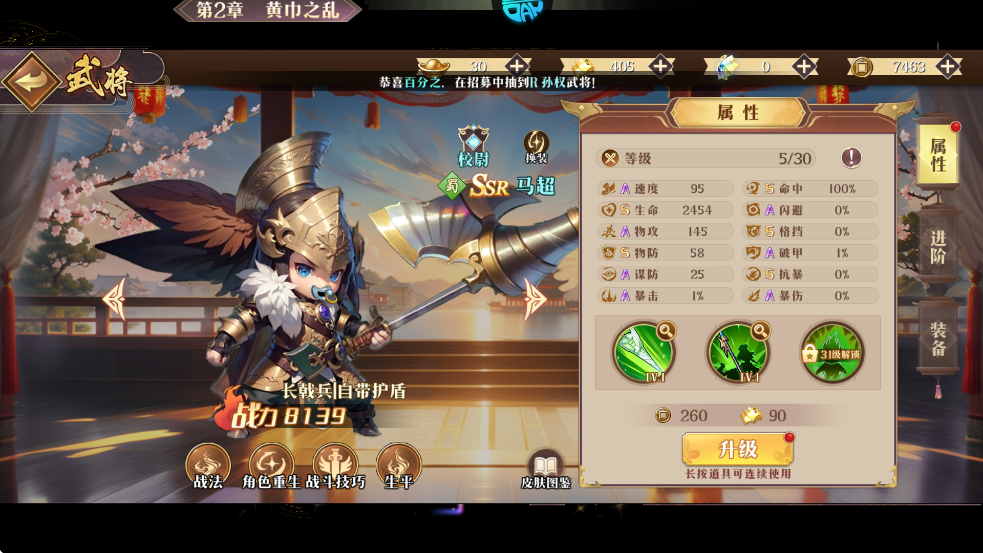
Task: View the hero's 生平 biography
Action: (398, 467)
